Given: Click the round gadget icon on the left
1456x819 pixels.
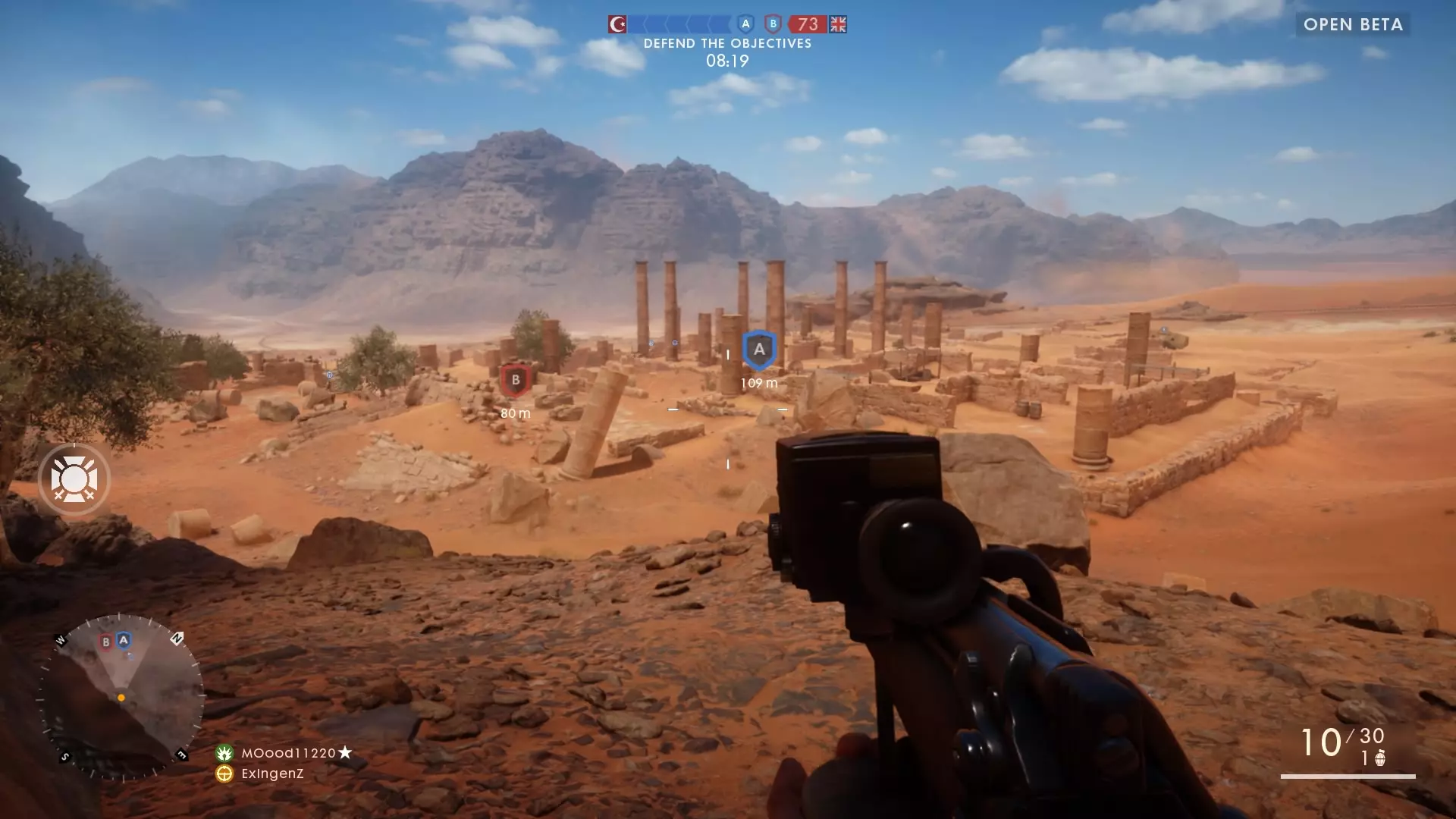Looking at the screenshot, I should pyautogui.click(x=74, y=480).
